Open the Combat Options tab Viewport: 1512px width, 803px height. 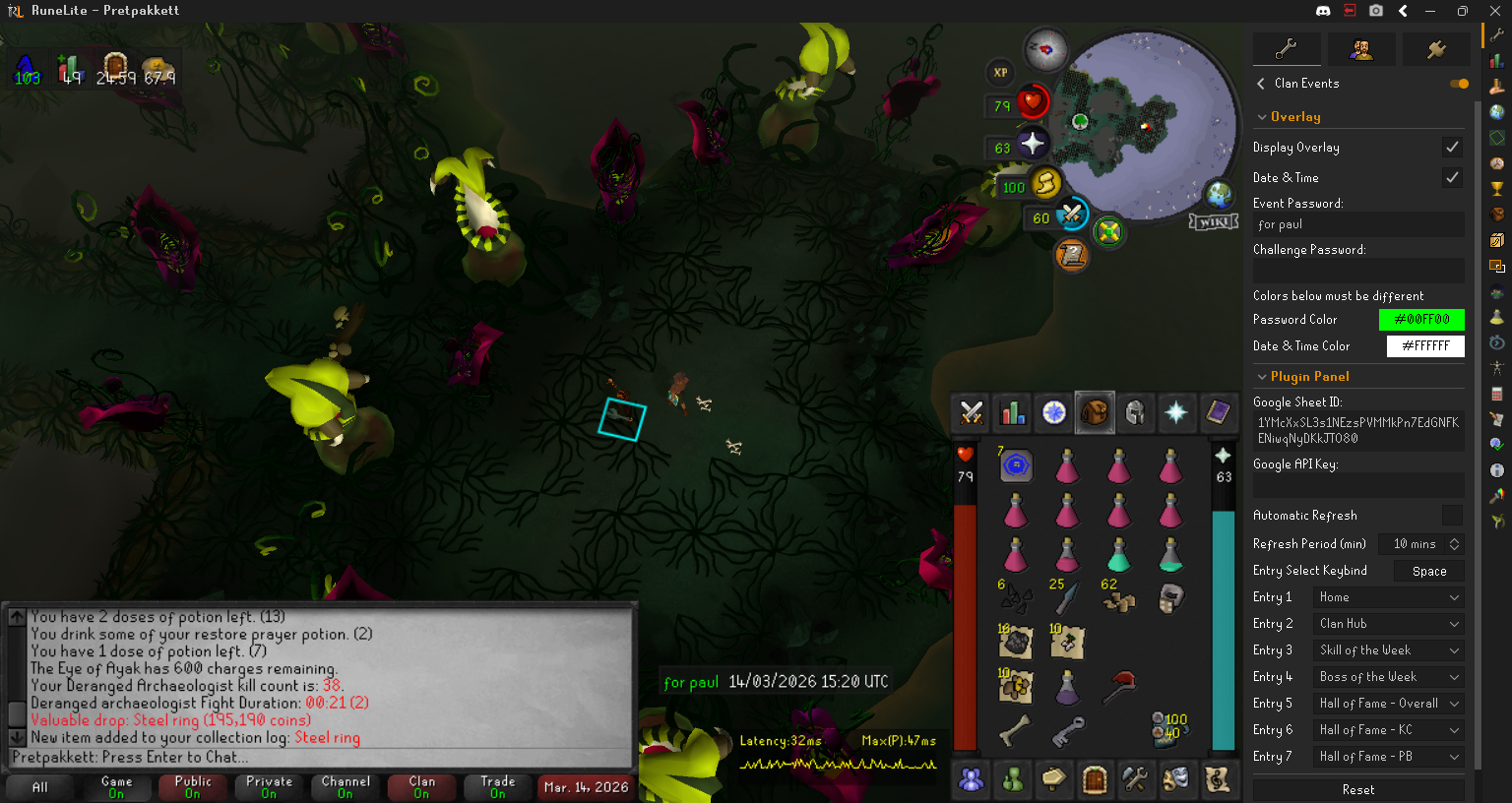tap(972, 413)
